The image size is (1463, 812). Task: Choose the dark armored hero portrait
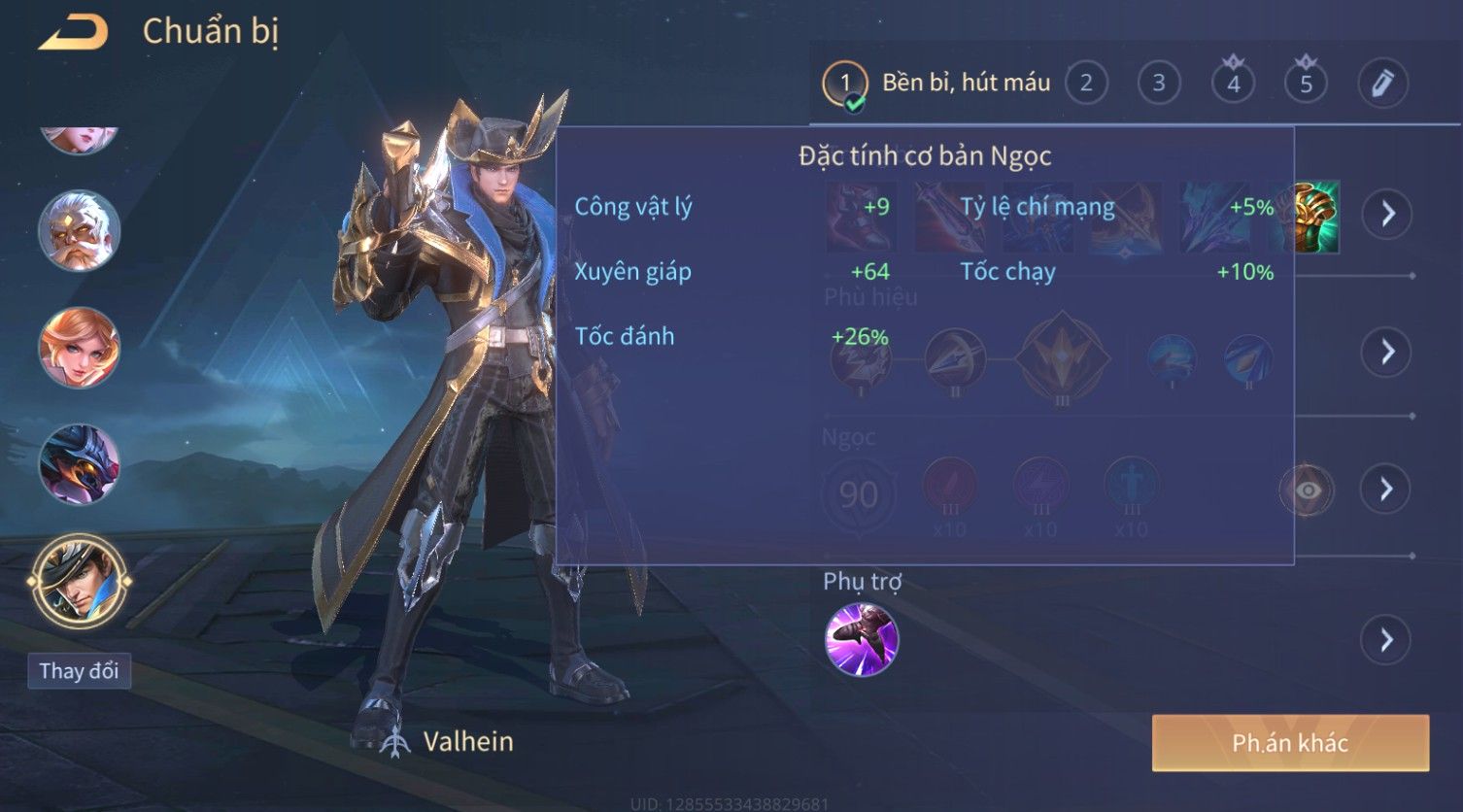pyautogui.click(x=79, y=464)
